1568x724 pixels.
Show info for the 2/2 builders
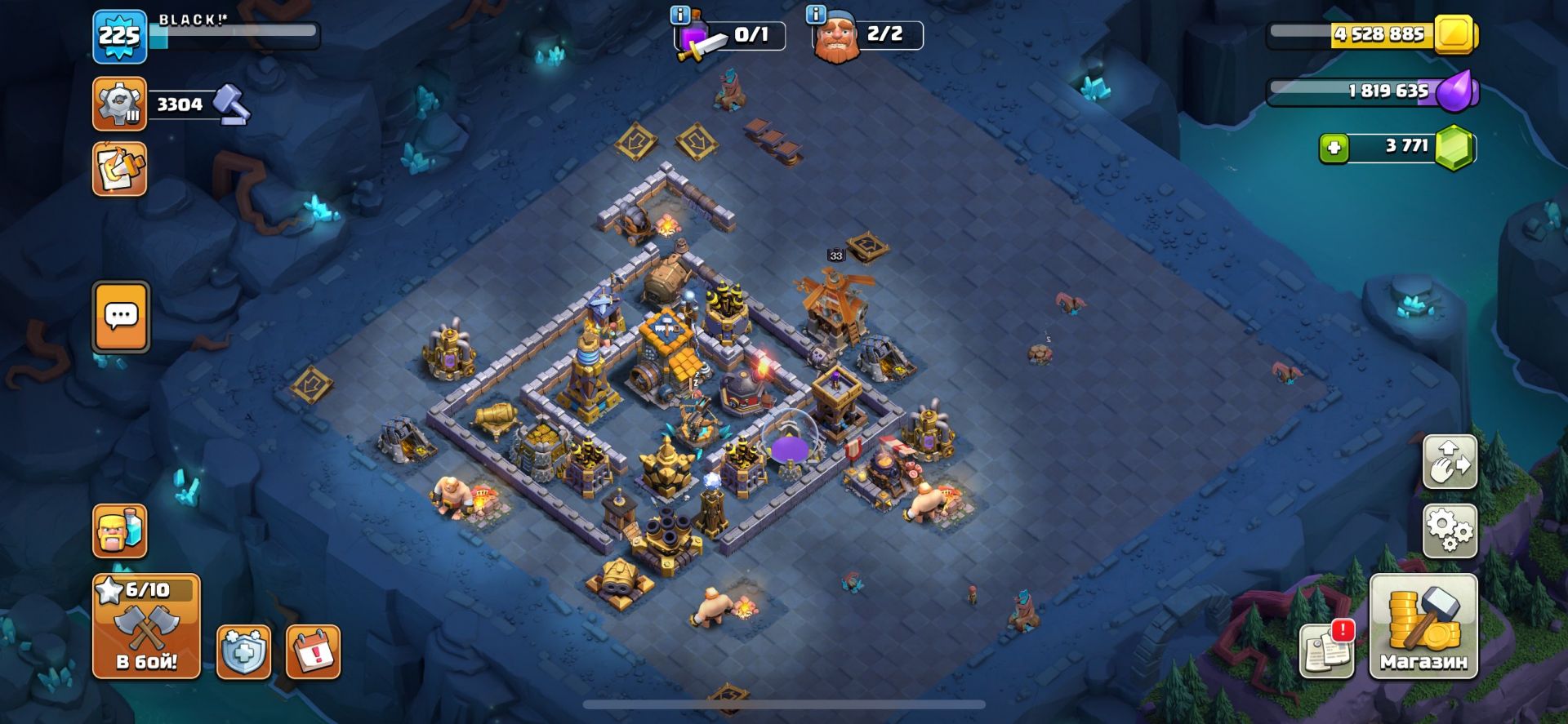815,15
